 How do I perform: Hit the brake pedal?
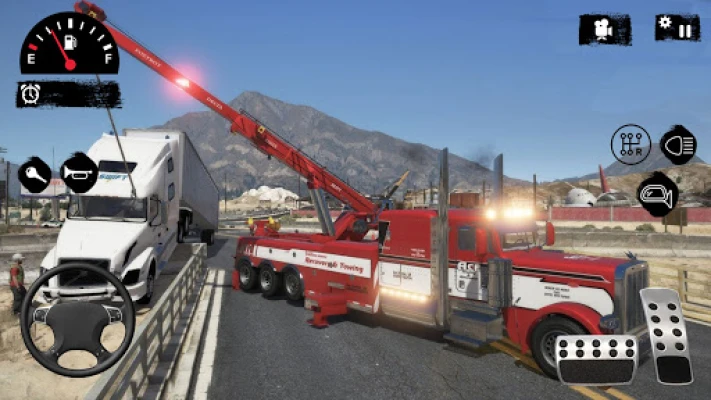pyautogui.click(x=596, y=359)
